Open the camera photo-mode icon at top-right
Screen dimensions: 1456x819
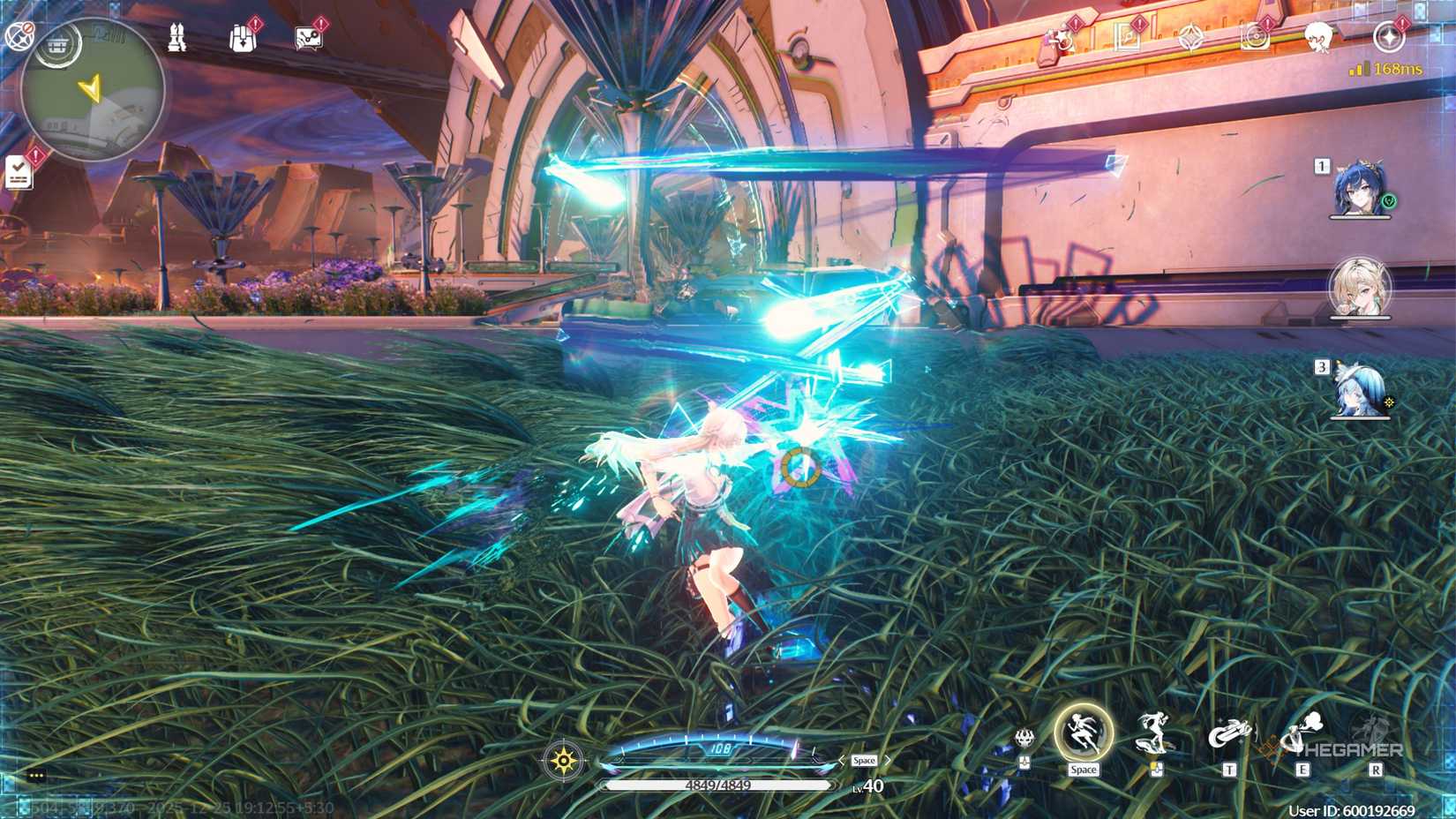(x=1257, y=37)
